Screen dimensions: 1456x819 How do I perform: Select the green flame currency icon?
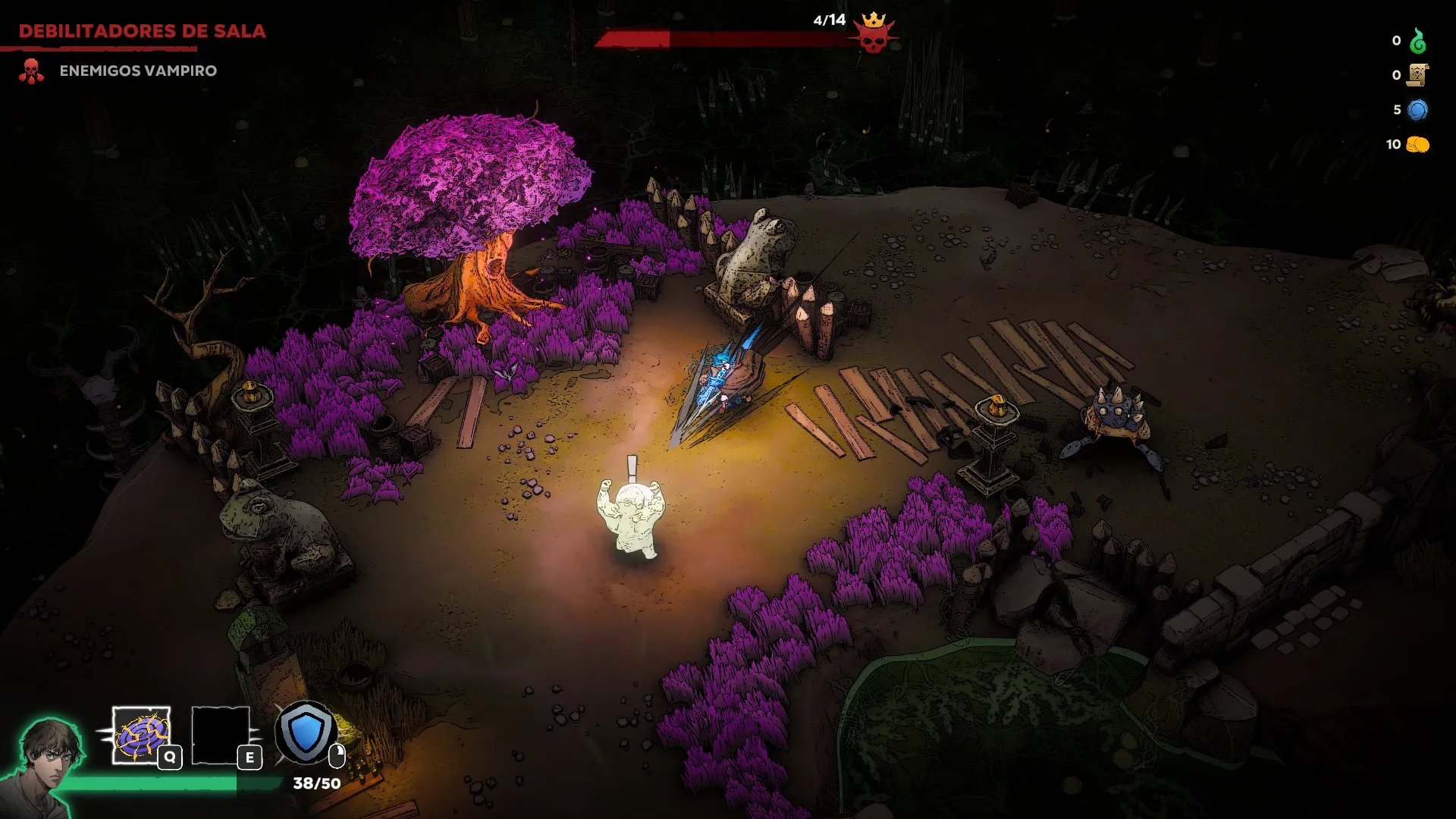(1417, 41)
